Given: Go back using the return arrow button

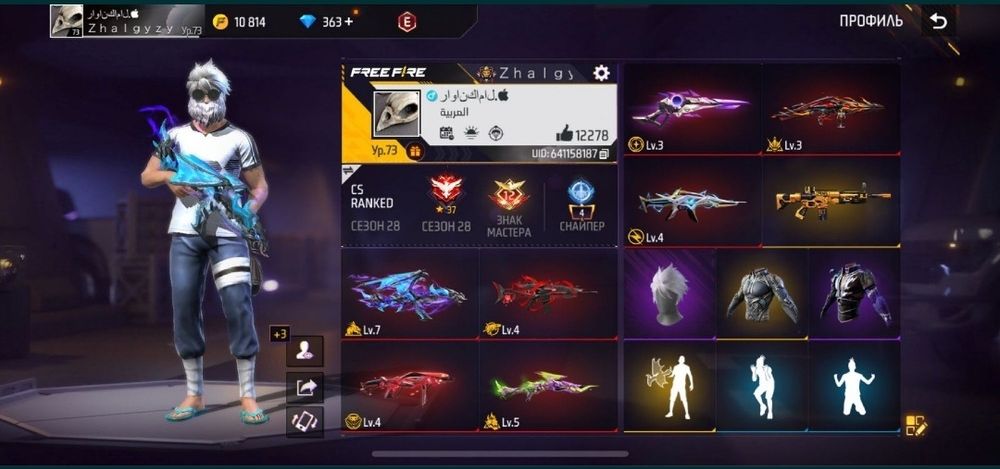Looking at the screenshot, I should (x=938, y=21).
